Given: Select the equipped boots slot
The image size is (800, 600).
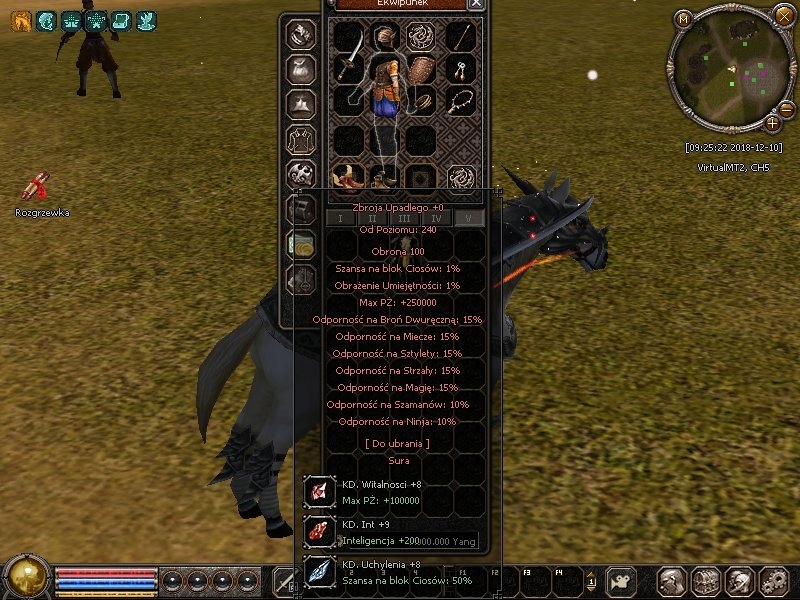Looking at the screenshot, I should [x=348, y=177].
